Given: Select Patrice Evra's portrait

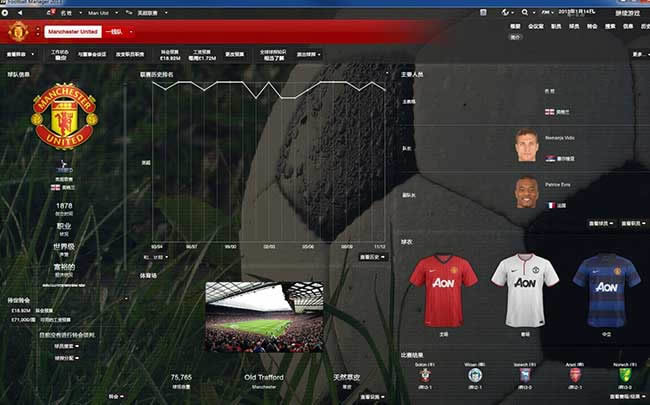Looking at the screenshot, I should [x=527, y=191].
